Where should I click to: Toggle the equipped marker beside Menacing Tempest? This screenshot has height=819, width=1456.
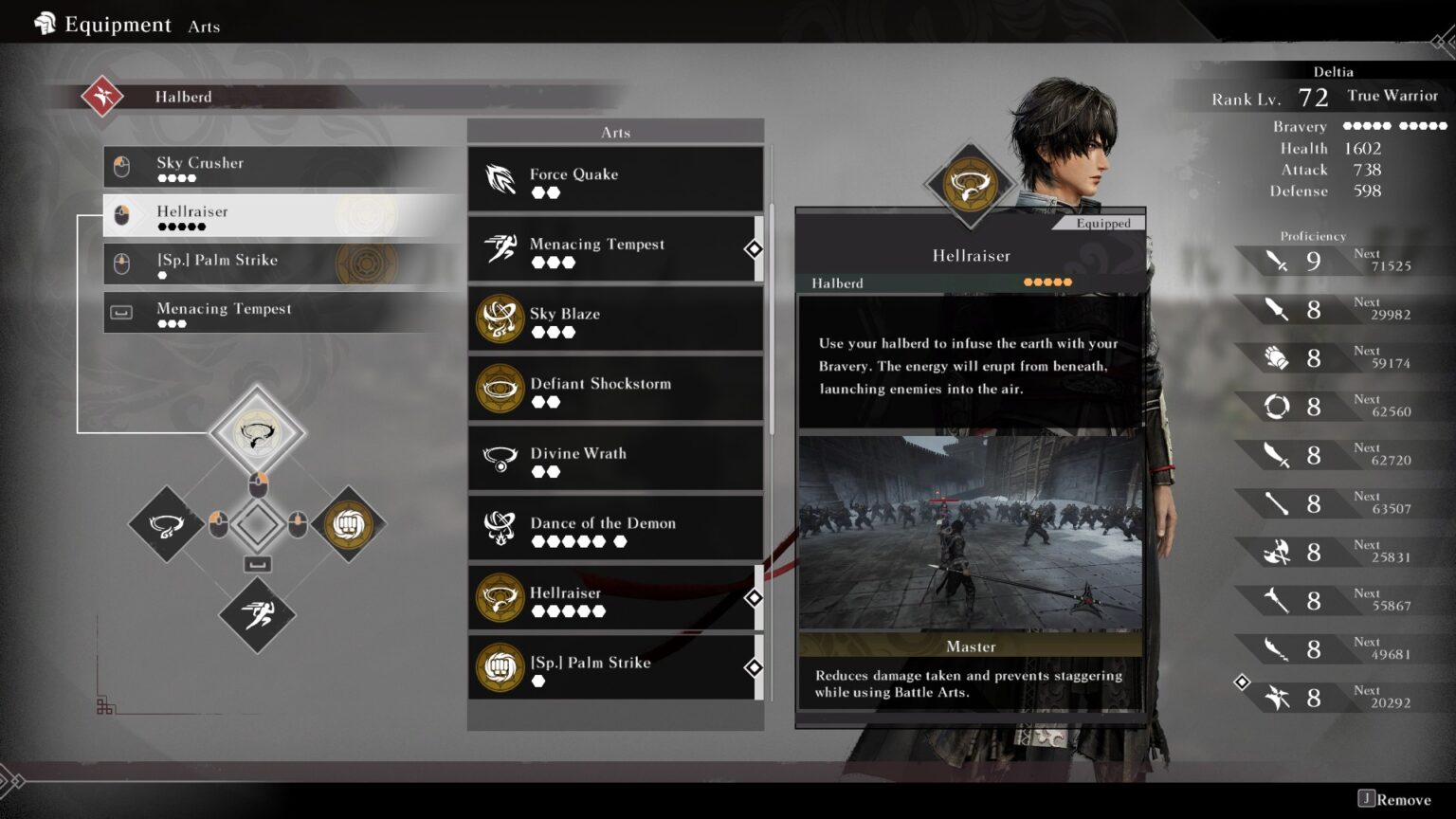tap(755, 249)
